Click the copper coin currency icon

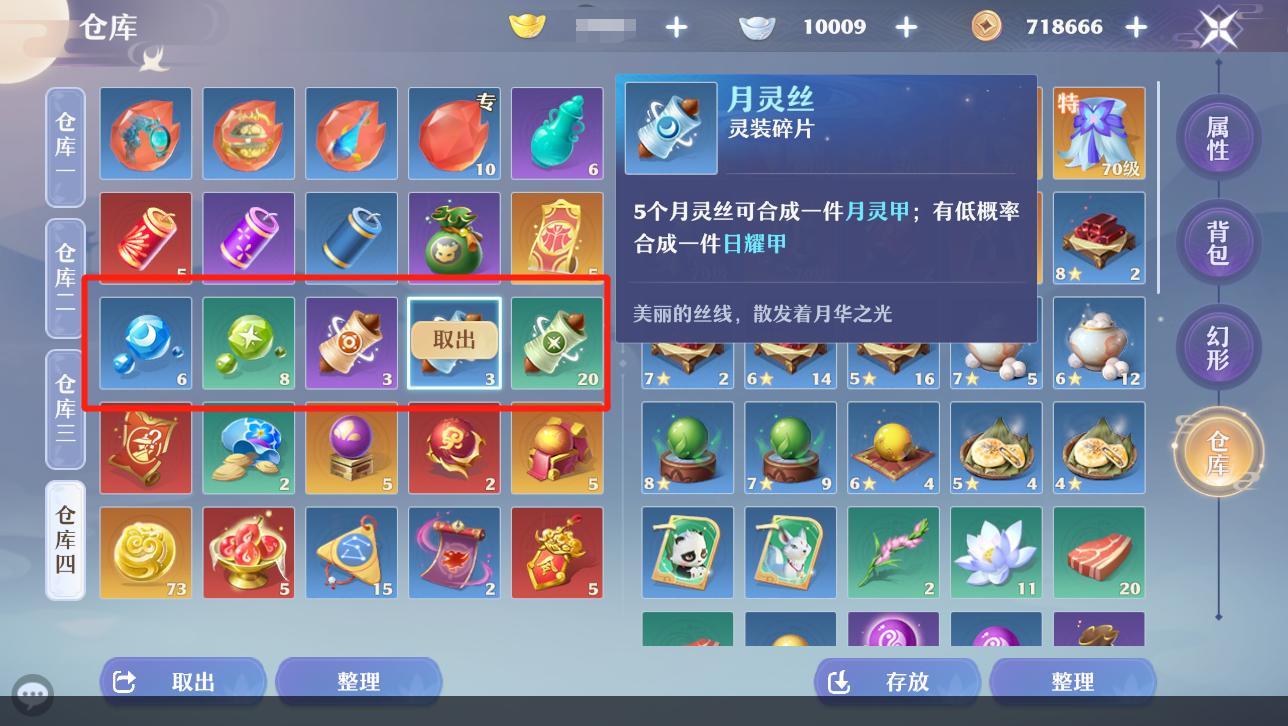pyautogui.click(x=986, y=27)
